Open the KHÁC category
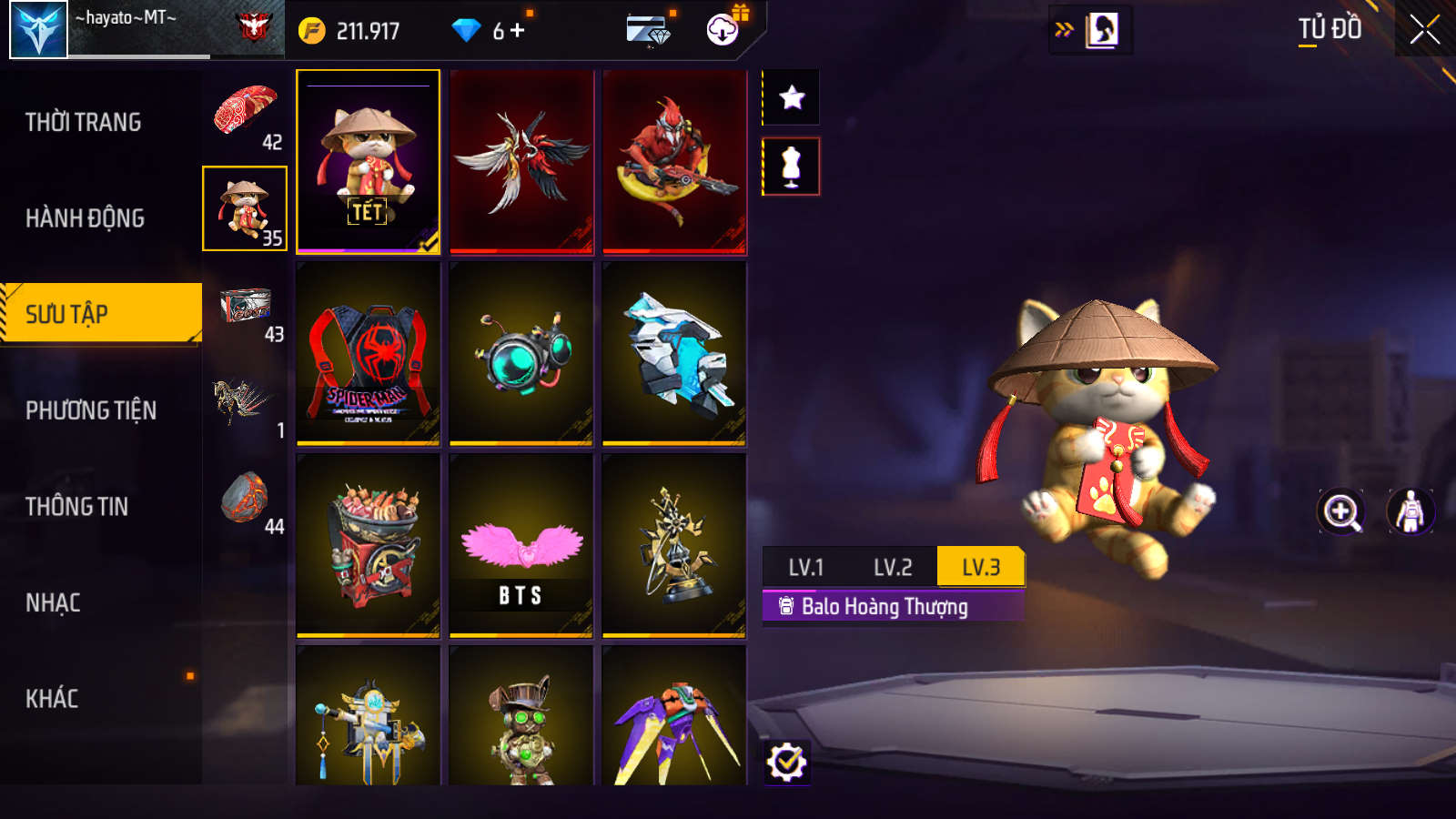Image resolution: width=1456 pixels, height=819 pixels. point(52,699)
